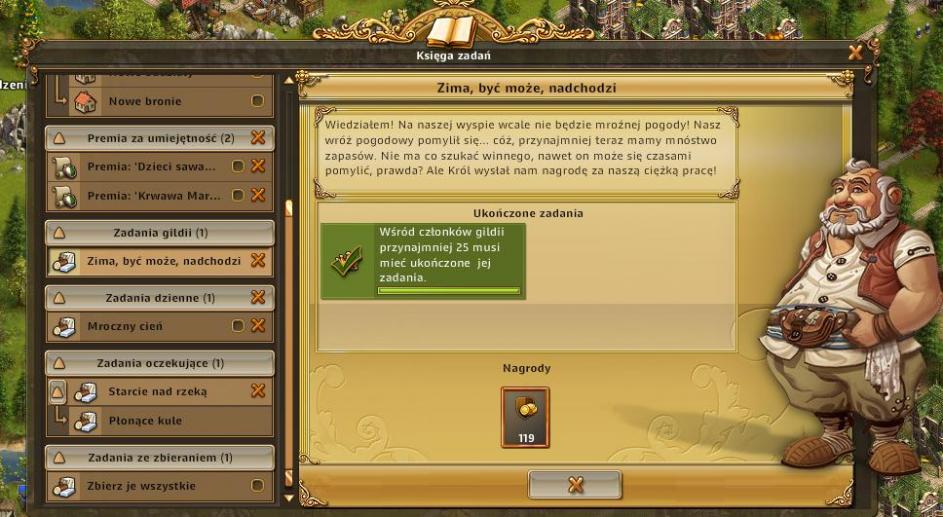
Task: Click the quest list scrollbar down arrow
Action: (290, 497)
